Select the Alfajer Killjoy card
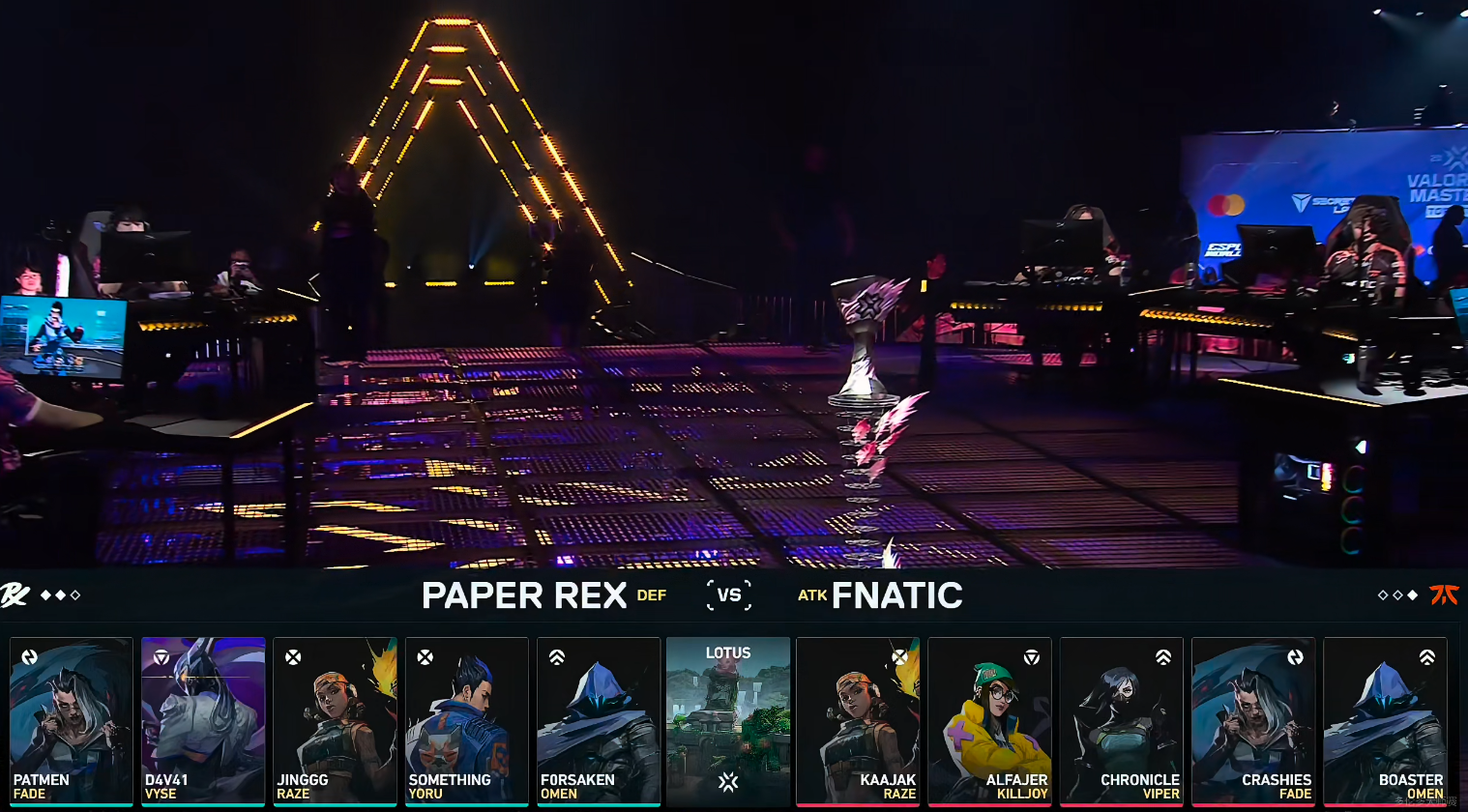This screenshot has height=812, width=1468. click(x=989, y=720)
